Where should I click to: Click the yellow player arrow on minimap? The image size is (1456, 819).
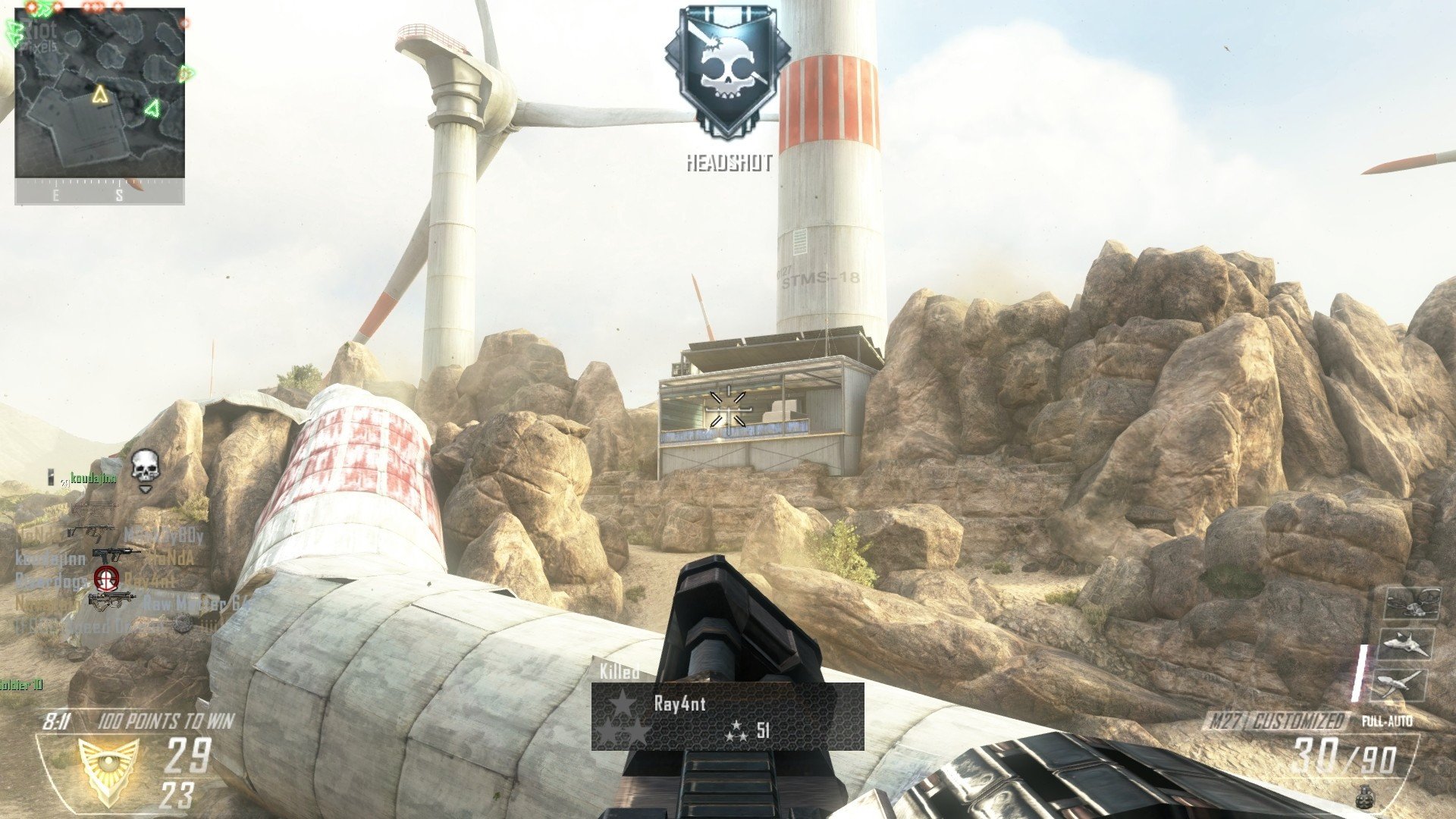(99, 95)
